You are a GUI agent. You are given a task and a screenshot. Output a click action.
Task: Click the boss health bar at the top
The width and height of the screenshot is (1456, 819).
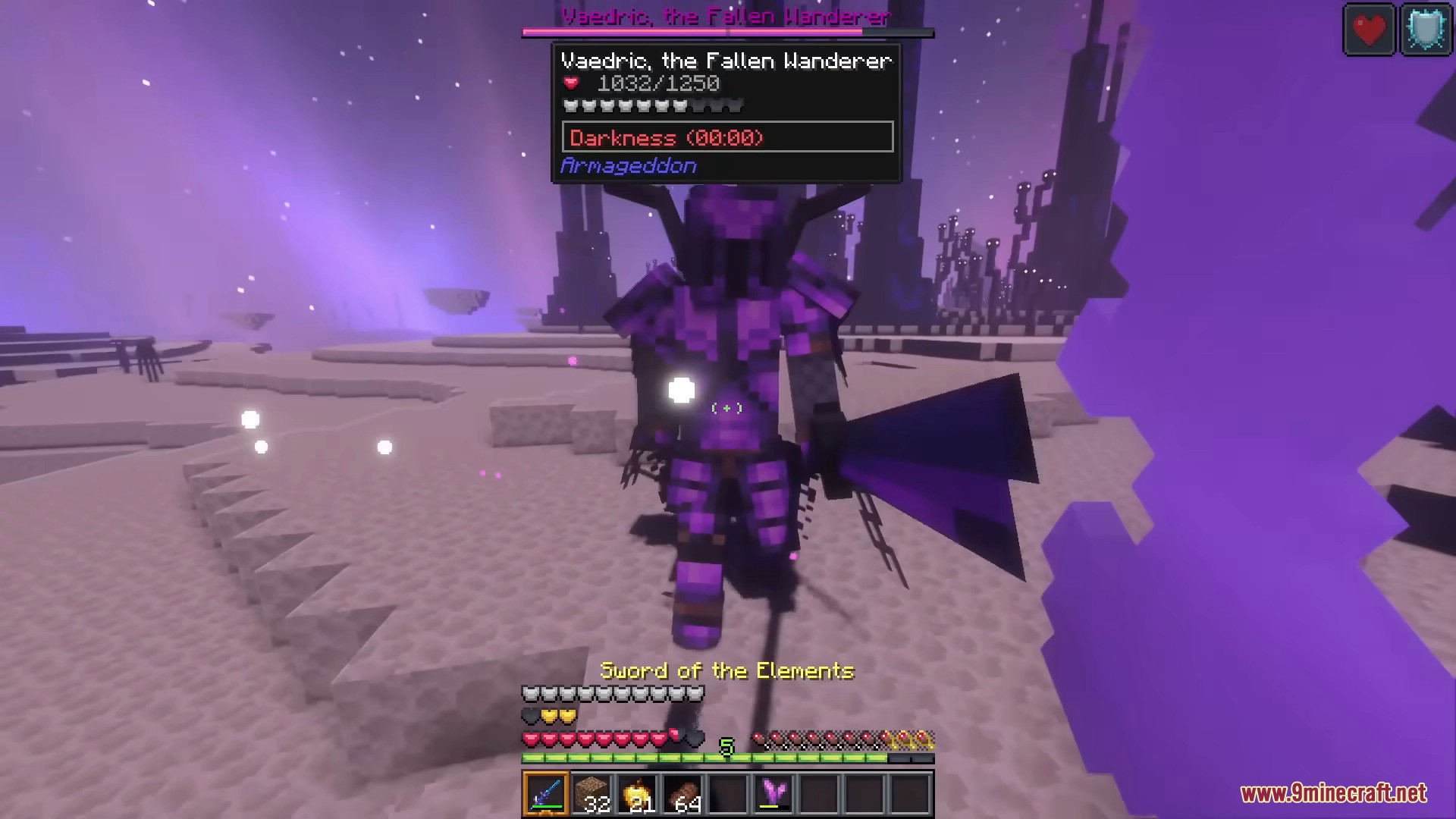pyautogui.click(x=726, y=32)
